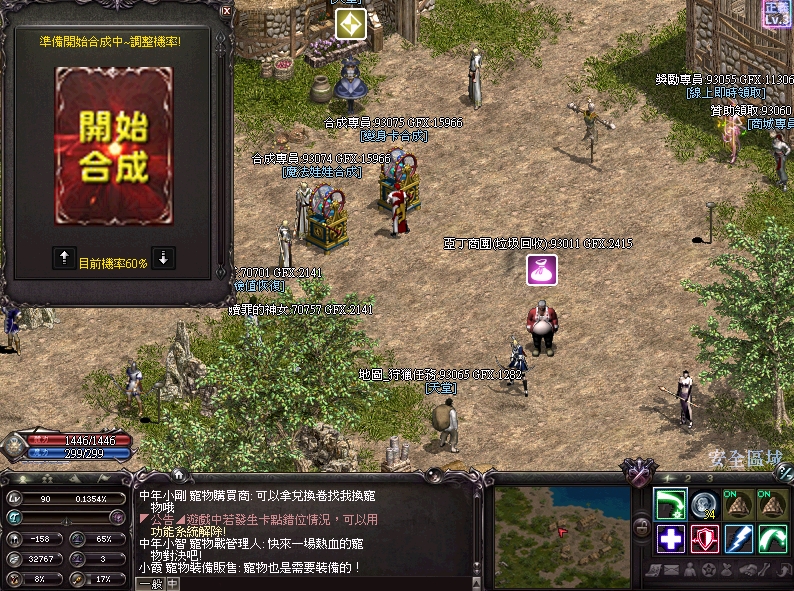
Task: Increase synthesis rate with the up arrow
Action: tap(63, 257)
